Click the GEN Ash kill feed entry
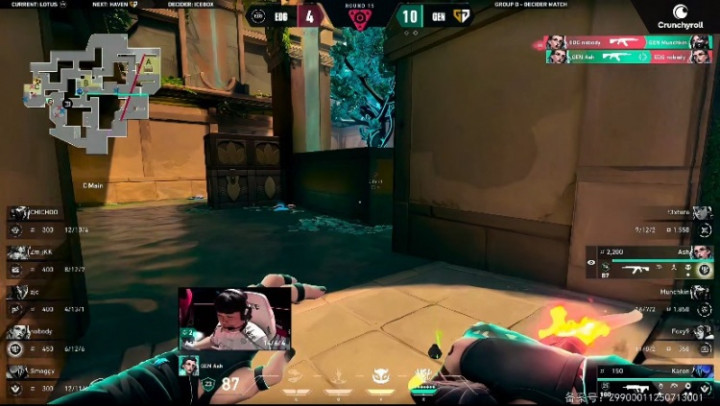The width and height of the screenshot is (720, 406). [627, 57]
